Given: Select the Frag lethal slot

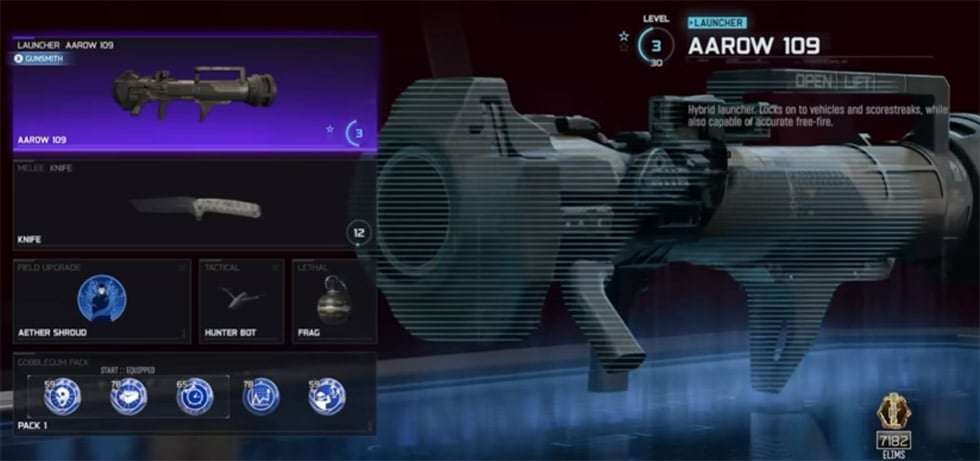Looking at the screenshot, I should click(333, 300).
